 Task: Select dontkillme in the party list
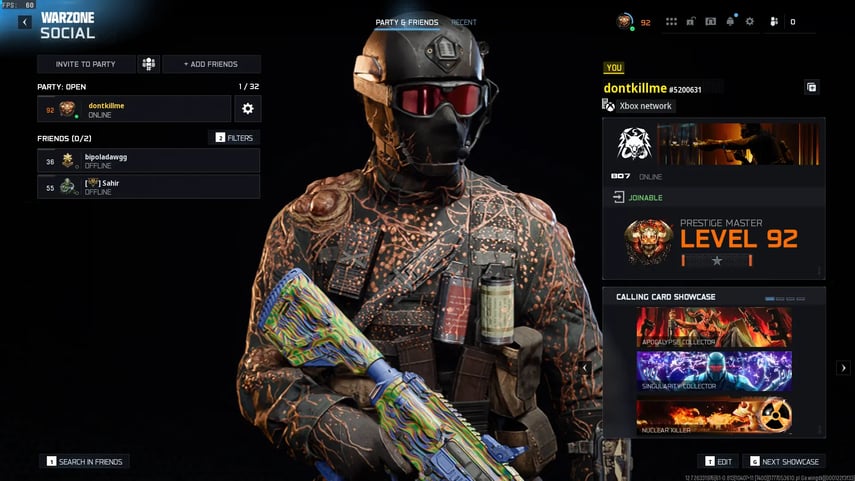(x=134, y=109)
